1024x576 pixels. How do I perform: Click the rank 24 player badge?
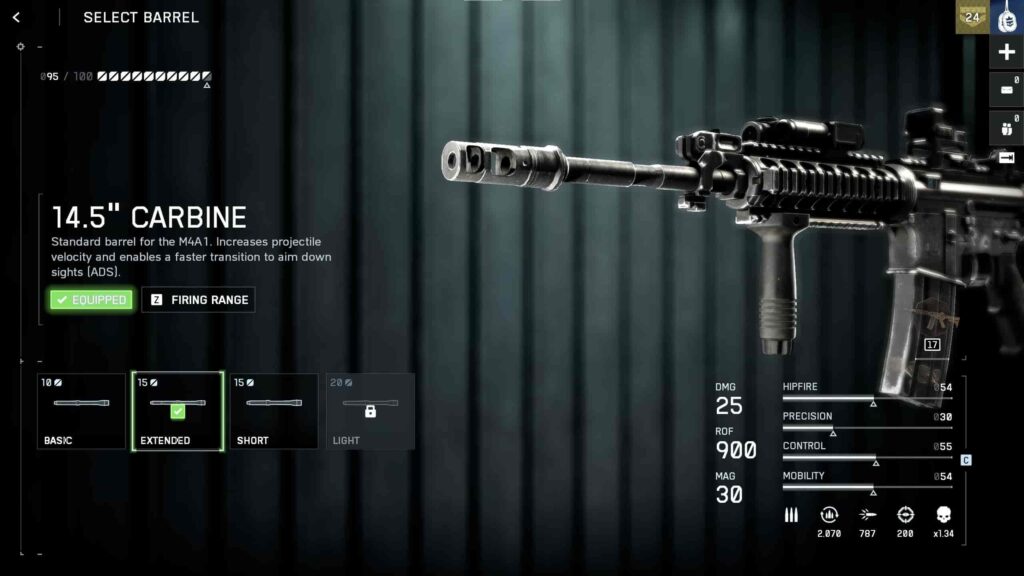(971, 16)
